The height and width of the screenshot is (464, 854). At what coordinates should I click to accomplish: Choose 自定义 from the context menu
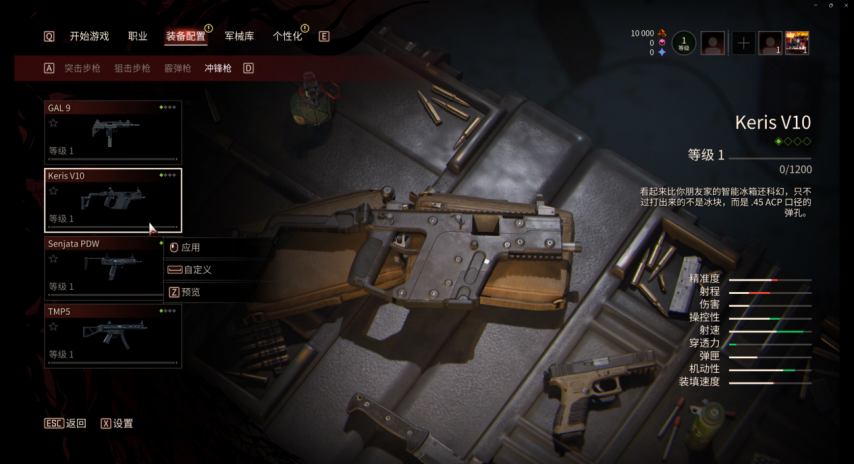click(196, 270)
